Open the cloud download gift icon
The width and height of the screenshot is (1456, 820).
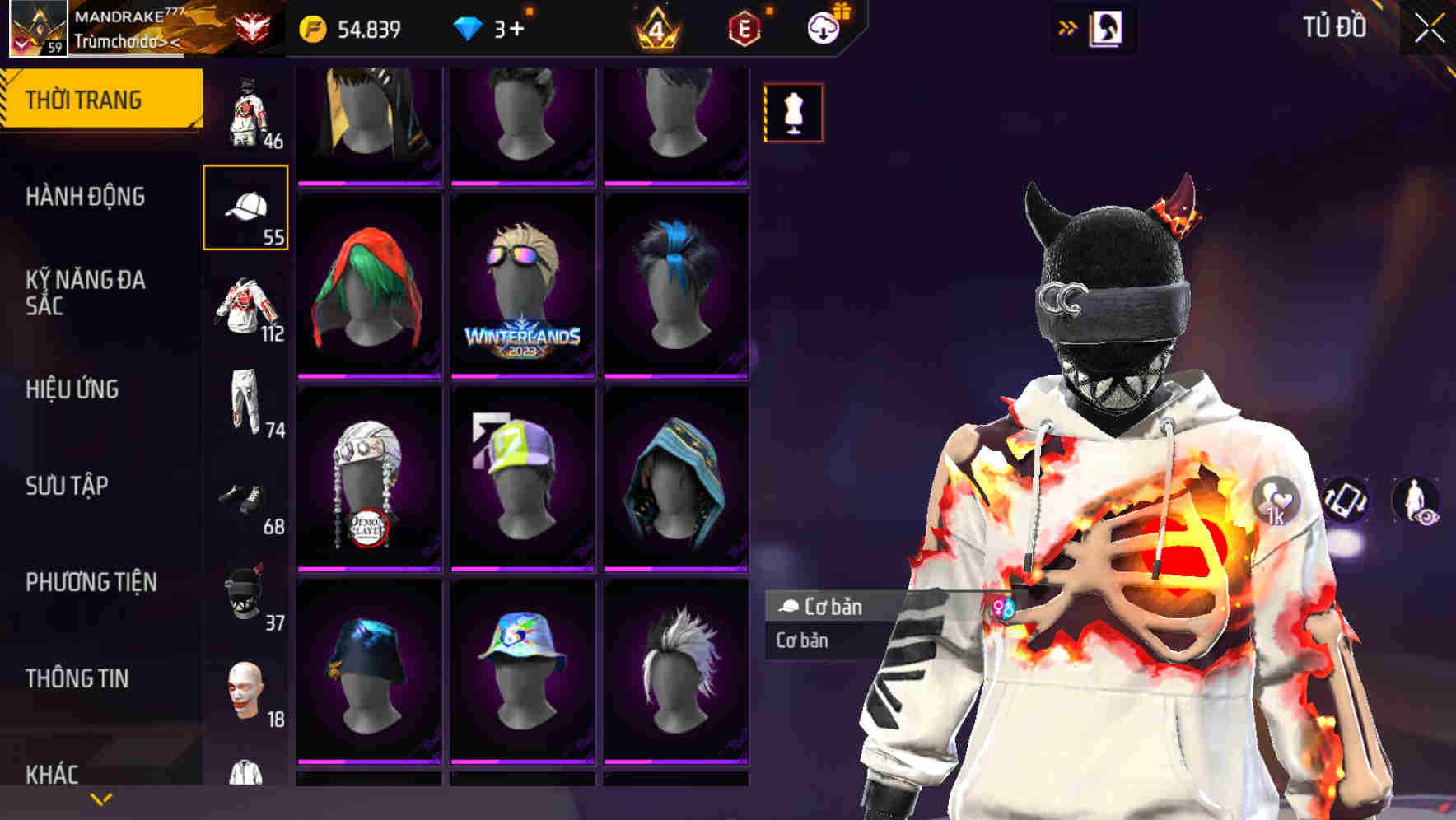pos(824,26)
